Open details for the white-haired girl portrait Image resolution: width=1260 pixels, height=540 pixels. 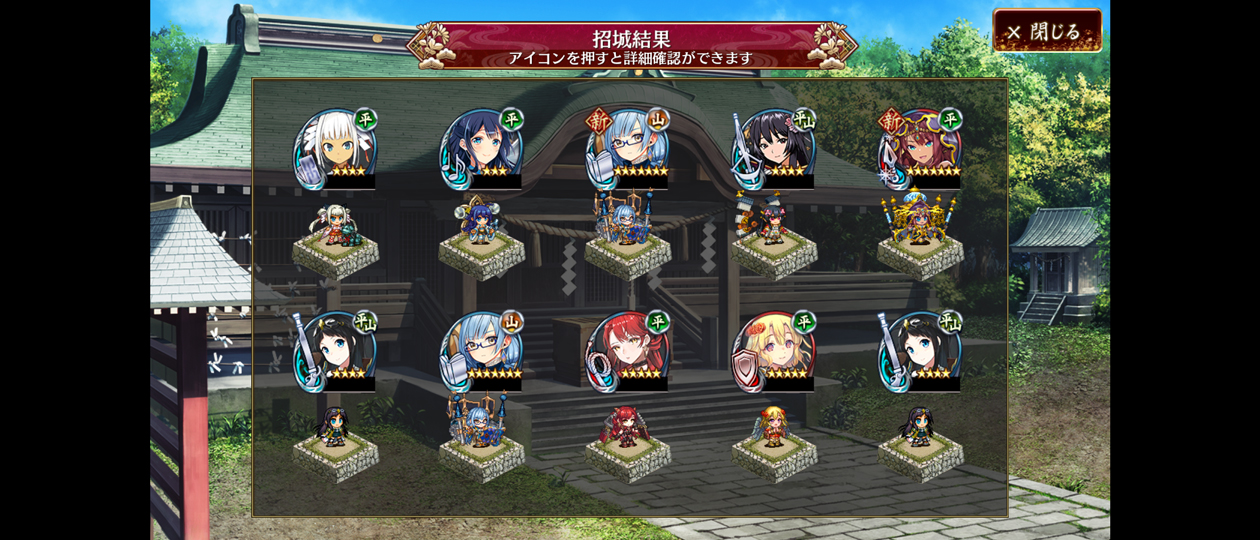coord(335,149)
